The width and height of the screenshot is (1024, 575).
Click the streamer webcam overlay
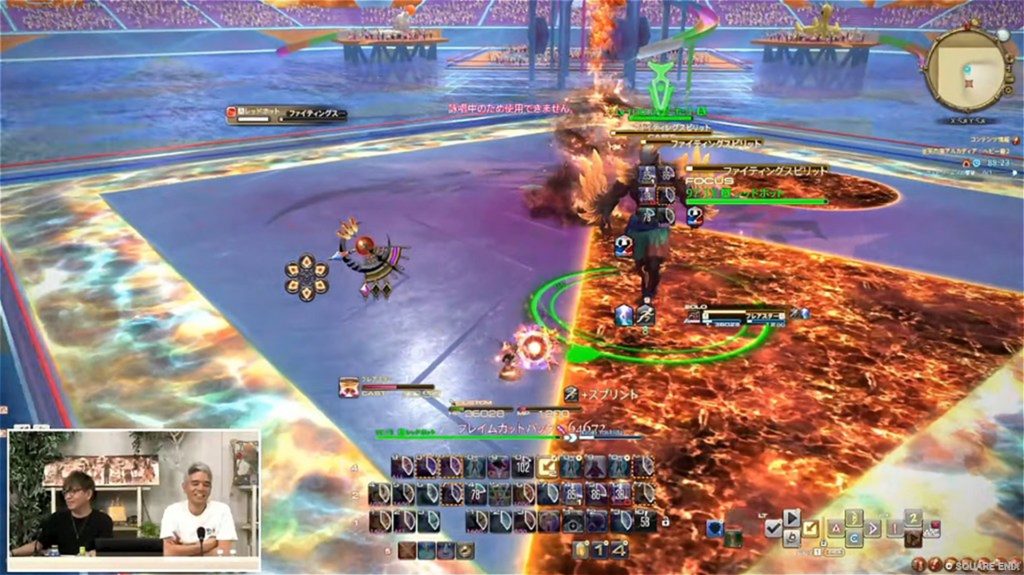(x=134, y=492)
